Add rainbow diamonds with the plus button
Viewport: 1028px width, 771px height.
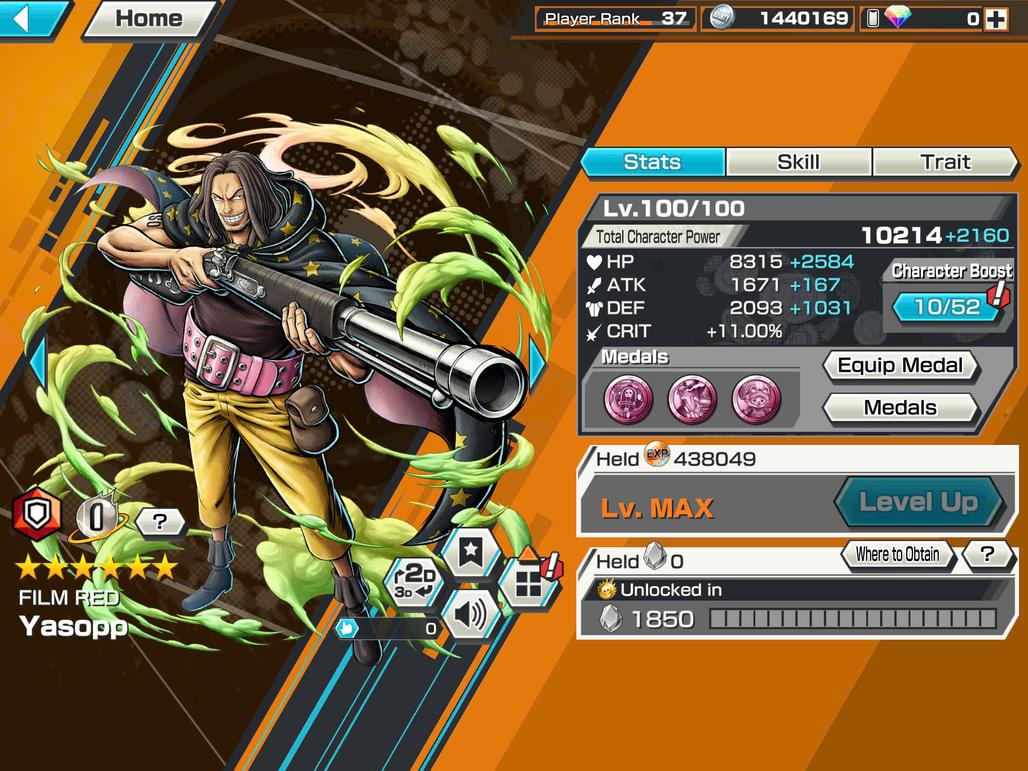[995, 18]
